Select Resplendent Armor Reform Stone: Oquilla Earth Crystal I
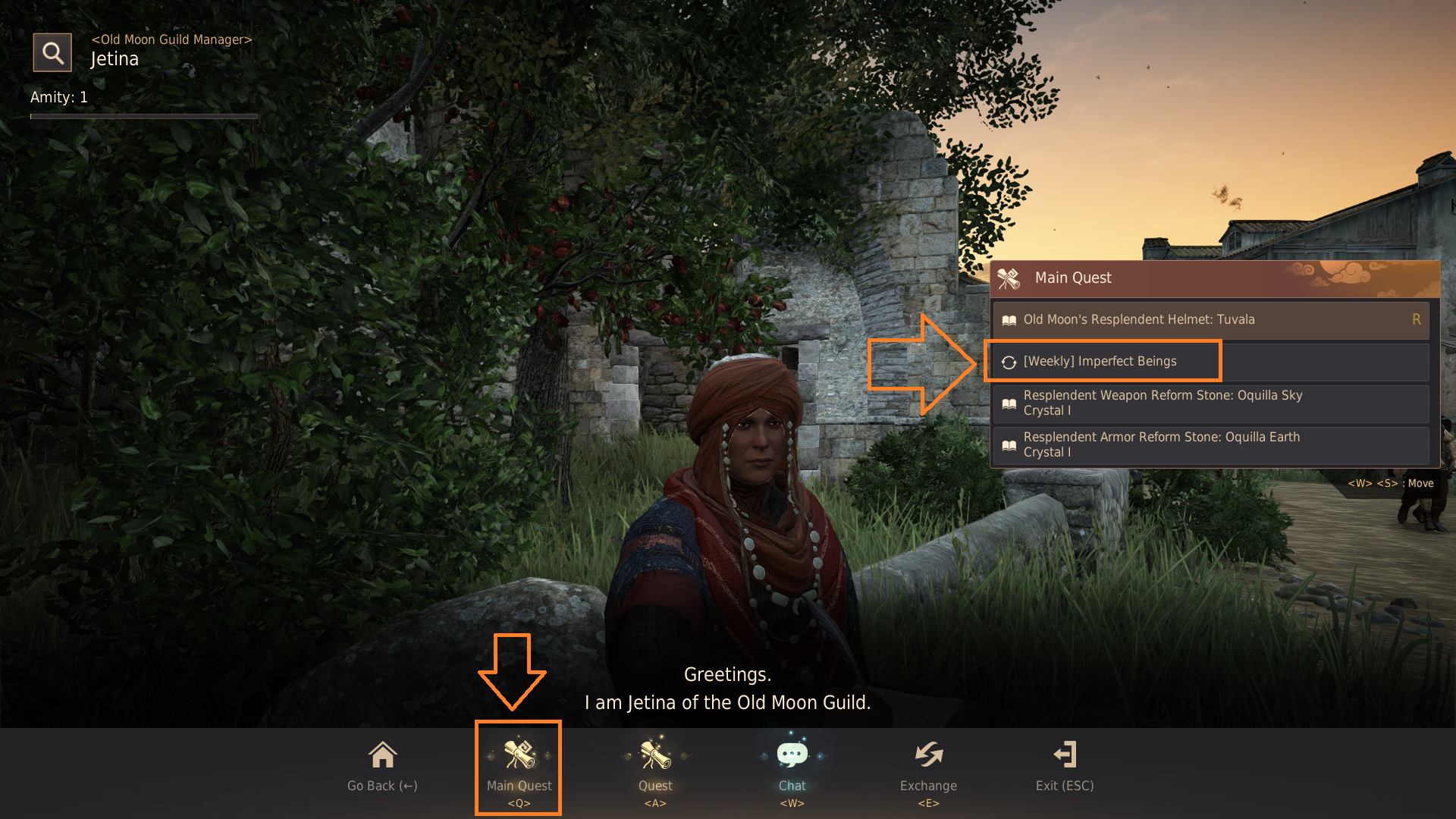The width and height of the screenshot is (1456, 819). (1161, 444)
